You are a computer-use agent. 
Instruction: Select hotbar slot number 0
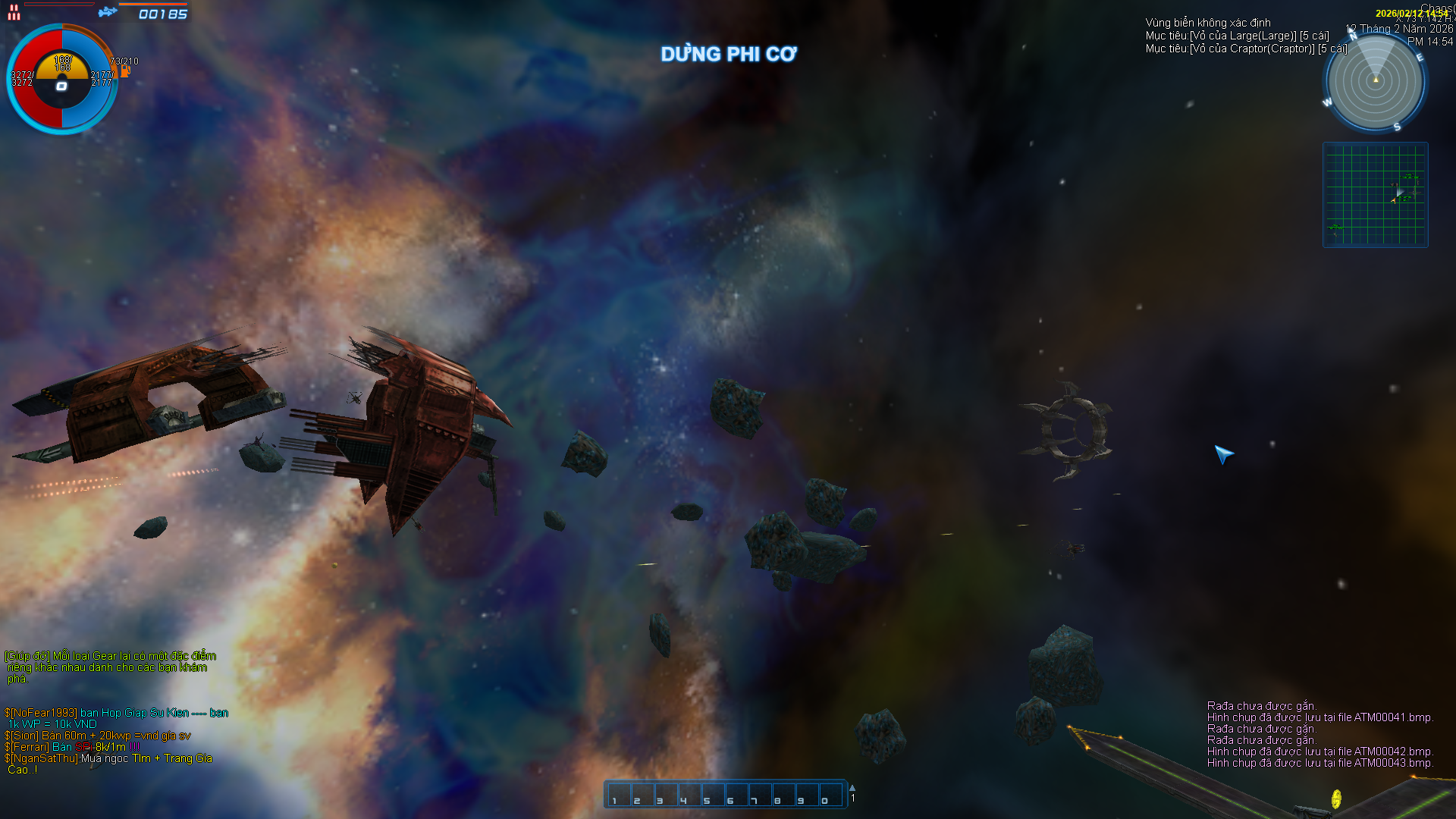[830, 795]
